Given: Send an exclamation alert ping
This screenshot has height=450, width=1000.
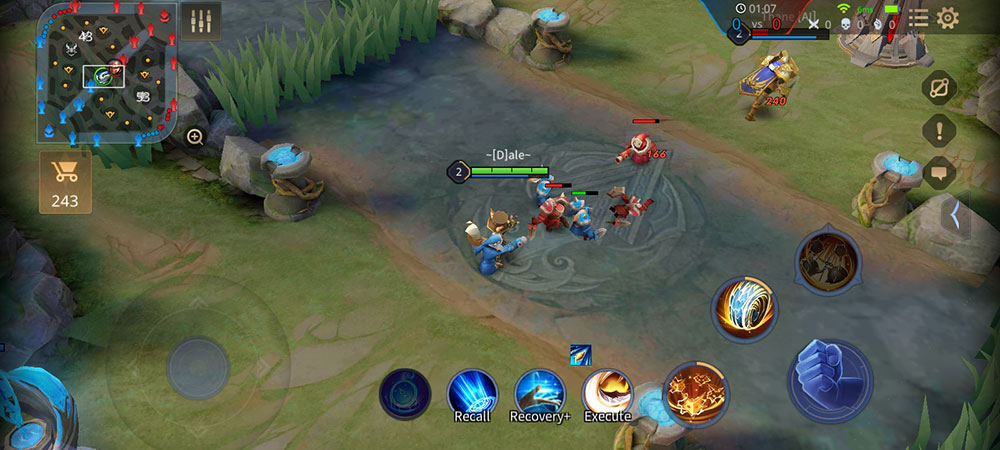Looking at the screenshot, I should coord(939,130).
